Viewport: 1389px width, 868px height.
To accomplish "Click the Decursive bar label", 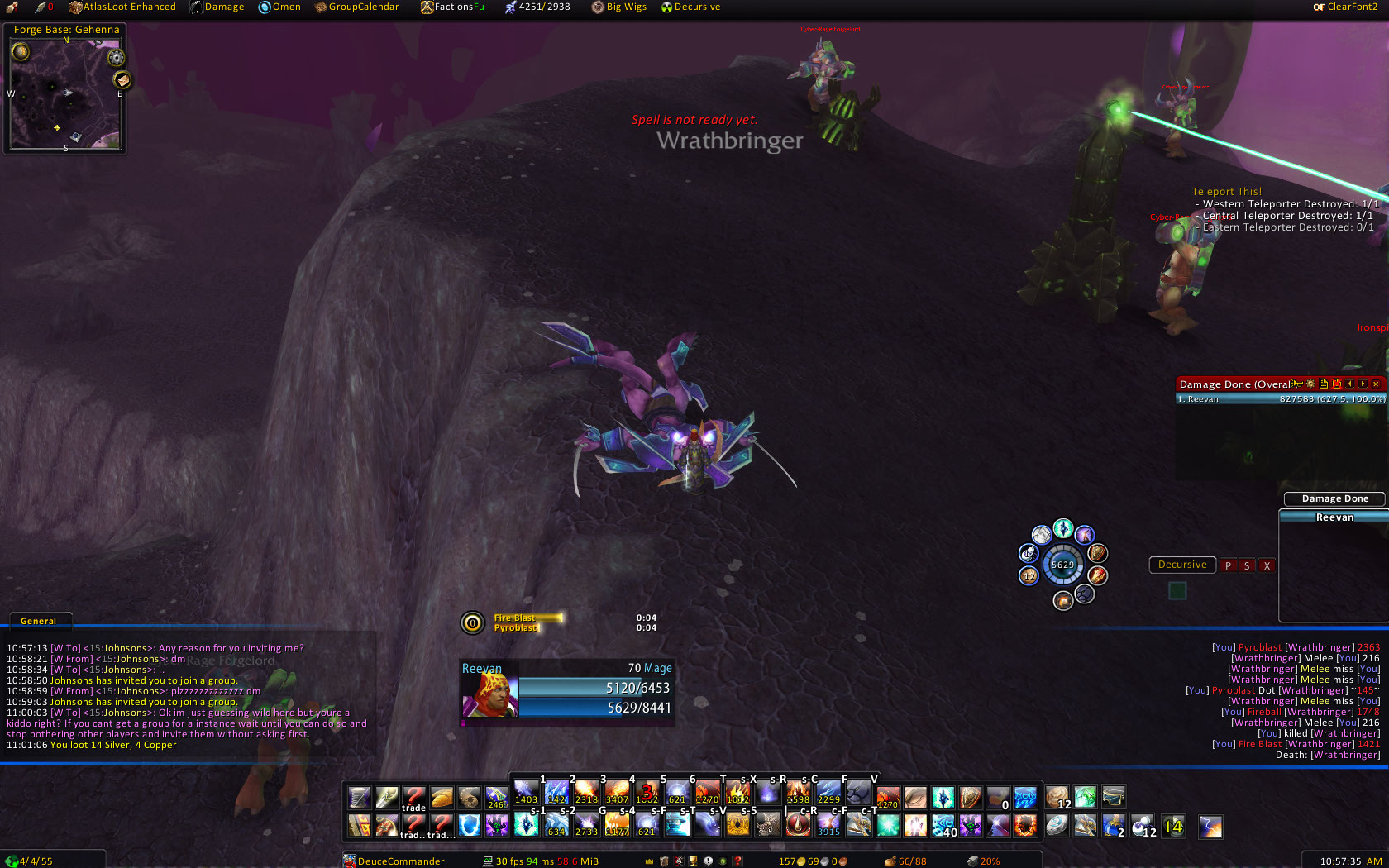I will (x=1182, y=565).
